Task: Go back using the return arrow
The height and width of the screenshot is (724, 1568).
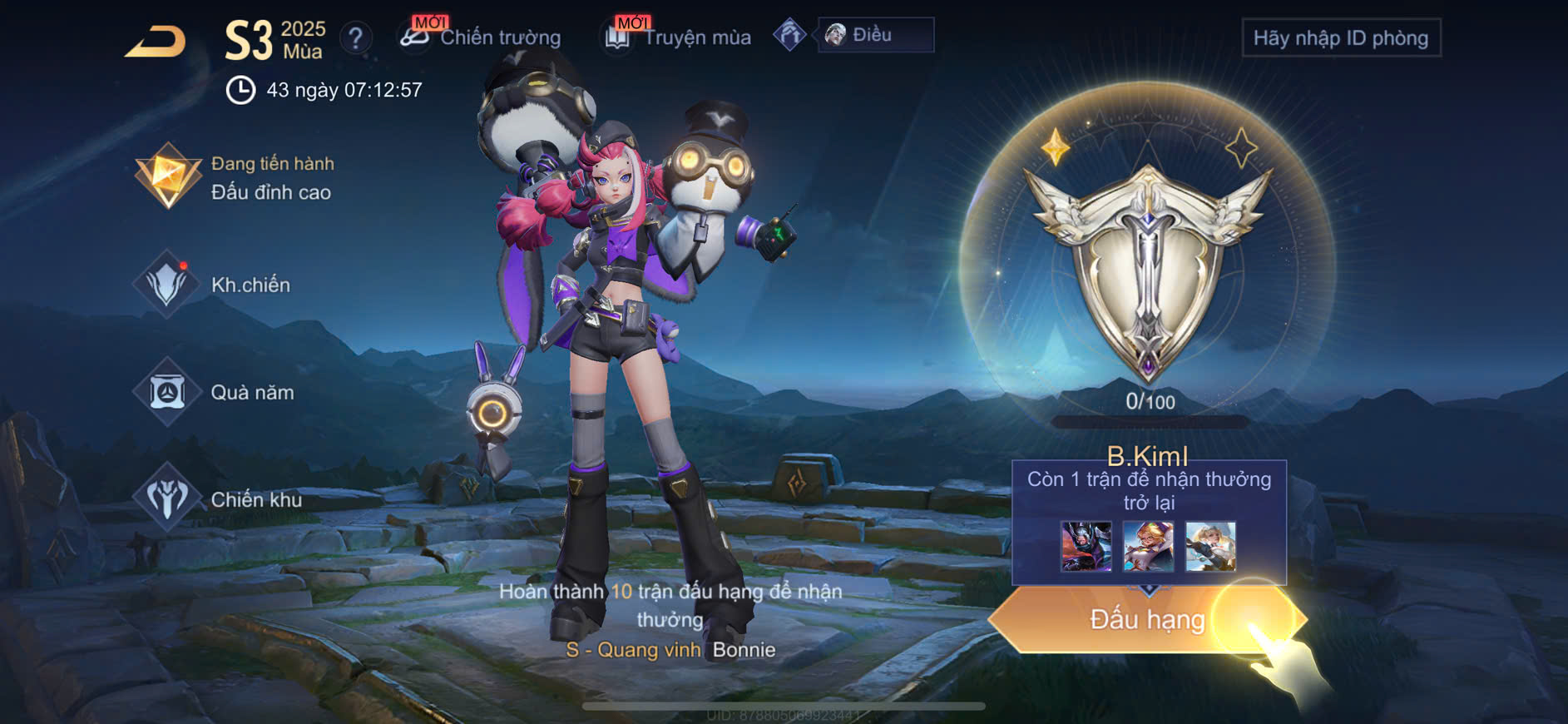Action: (x=156, y=42)
